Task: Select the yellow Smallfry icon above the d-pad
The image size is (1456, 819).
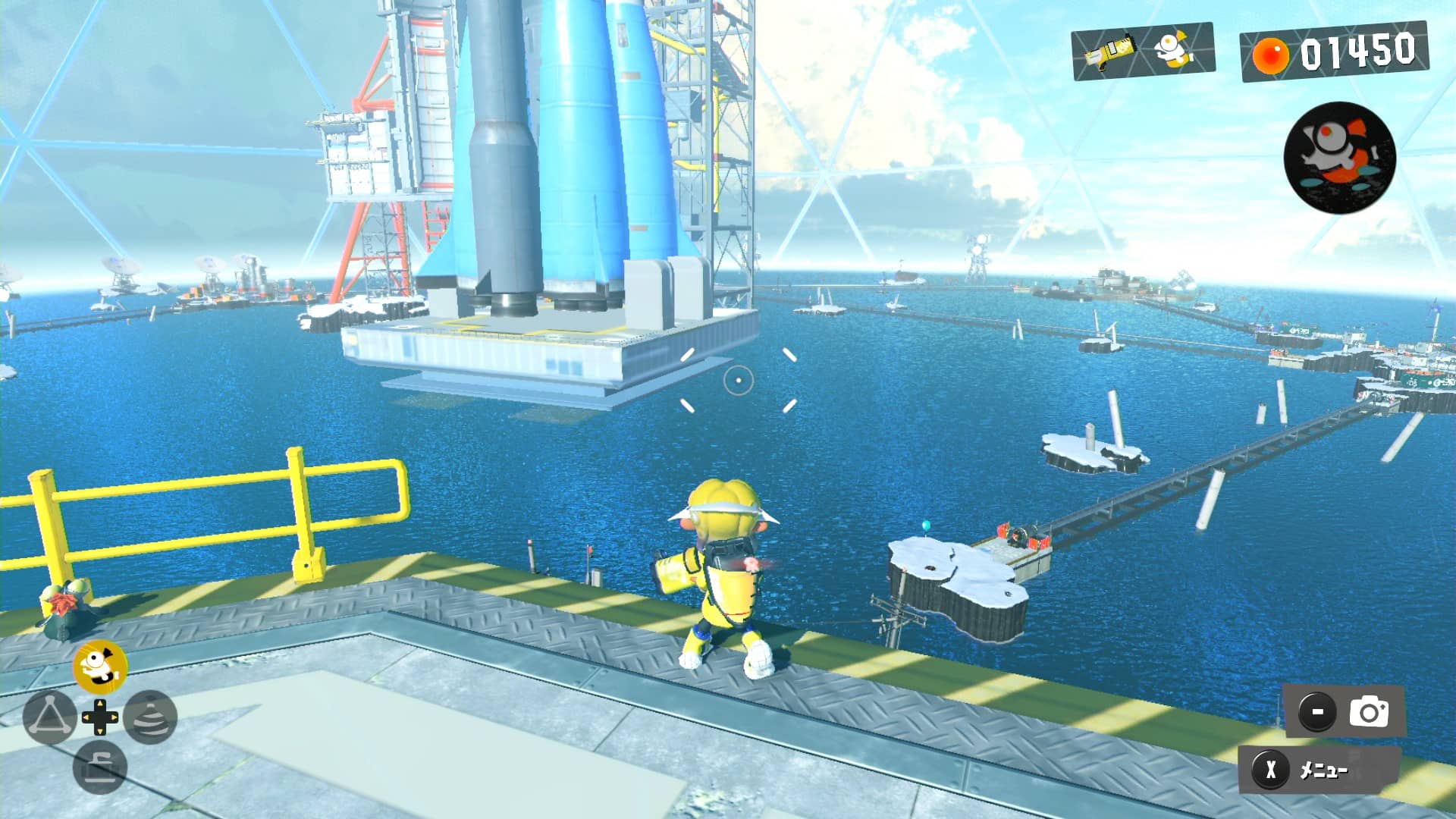Action: (x=100, y=667)
